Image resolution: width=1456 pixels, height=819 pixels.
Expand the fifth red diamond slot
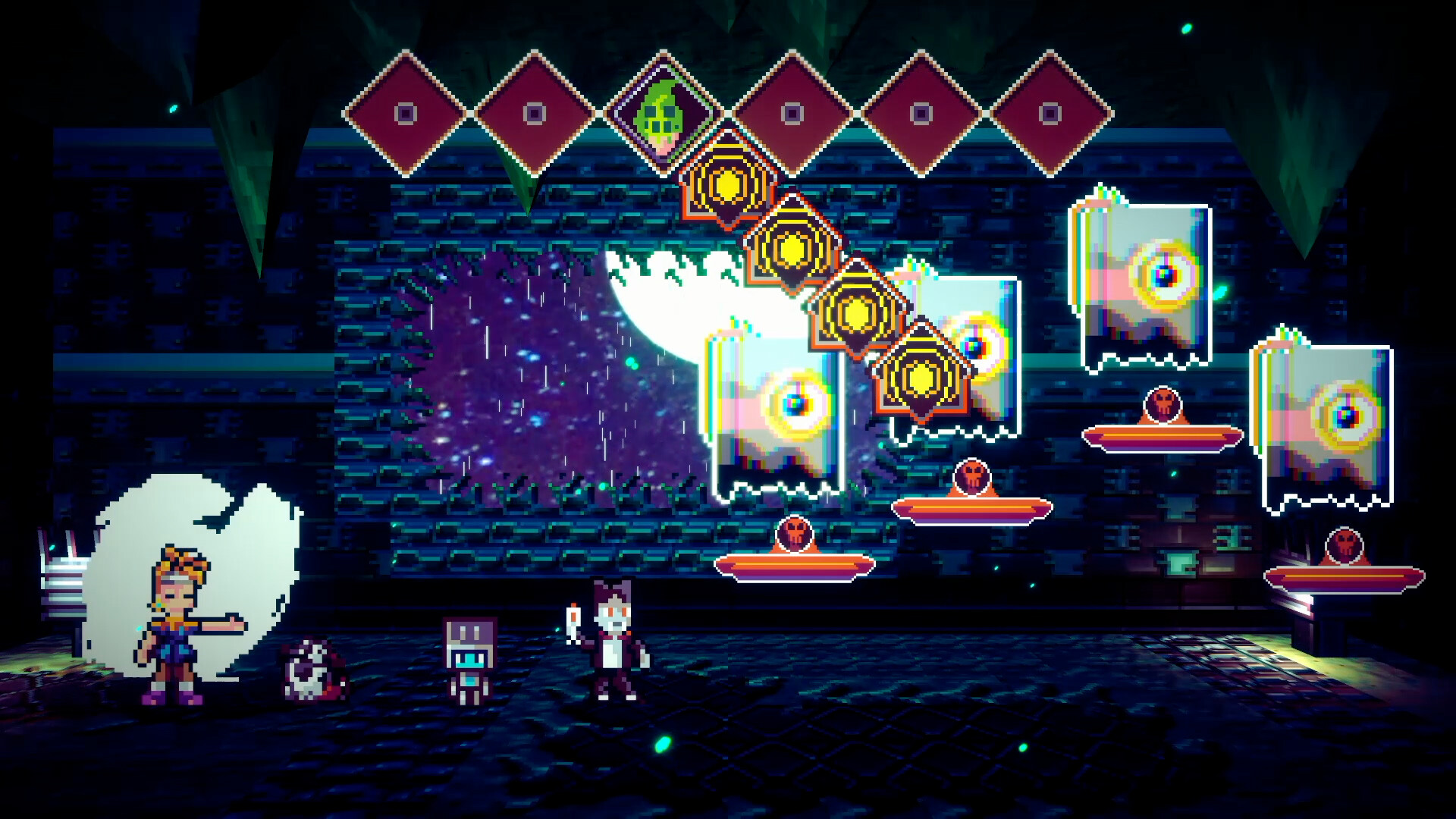point(922,112)
